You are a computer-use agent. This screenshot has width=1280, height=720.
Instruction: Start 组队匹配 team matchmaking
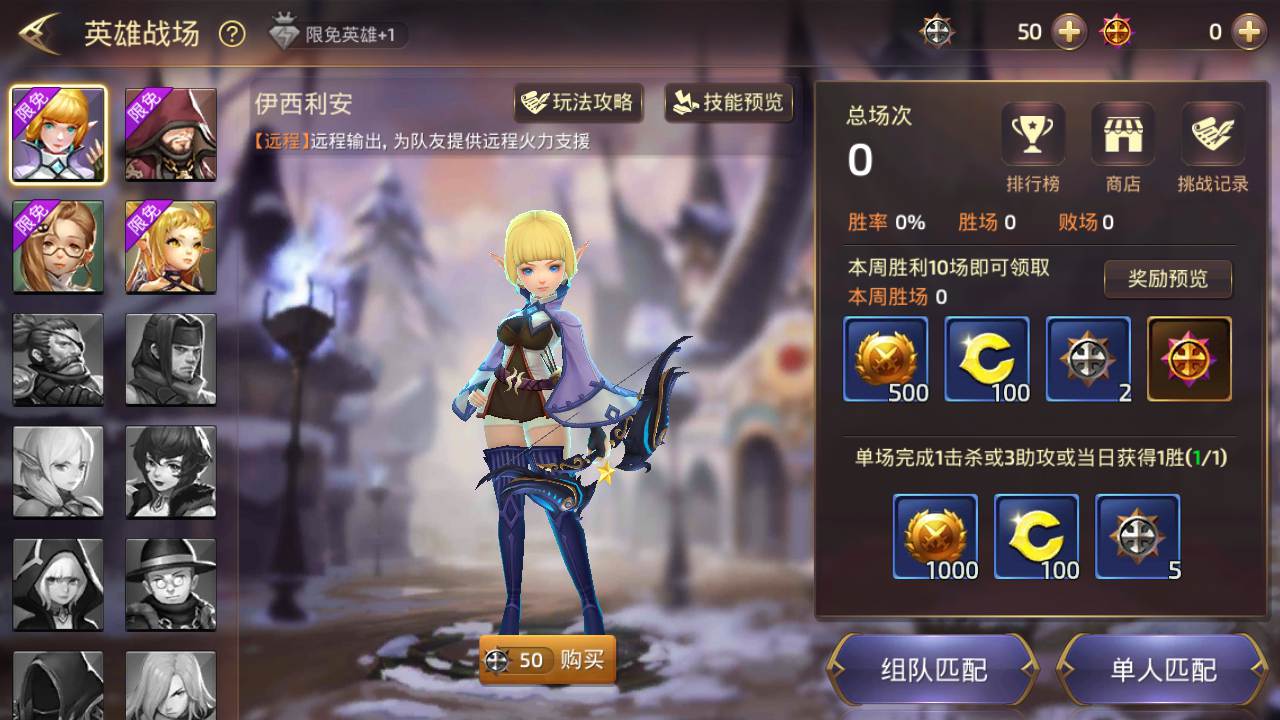pos(933,669)
